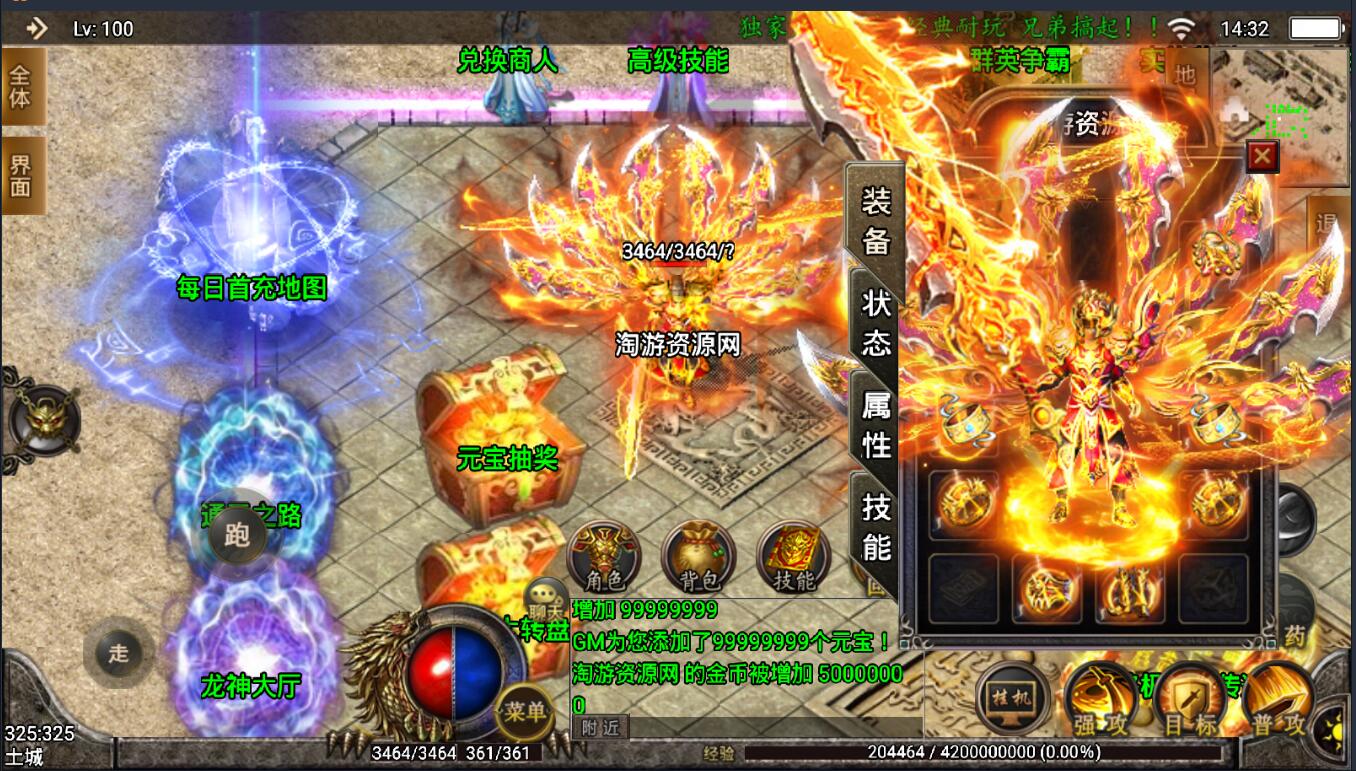
Task: Use the 普攻 normal attack button
Action: tap(1278, 697)
